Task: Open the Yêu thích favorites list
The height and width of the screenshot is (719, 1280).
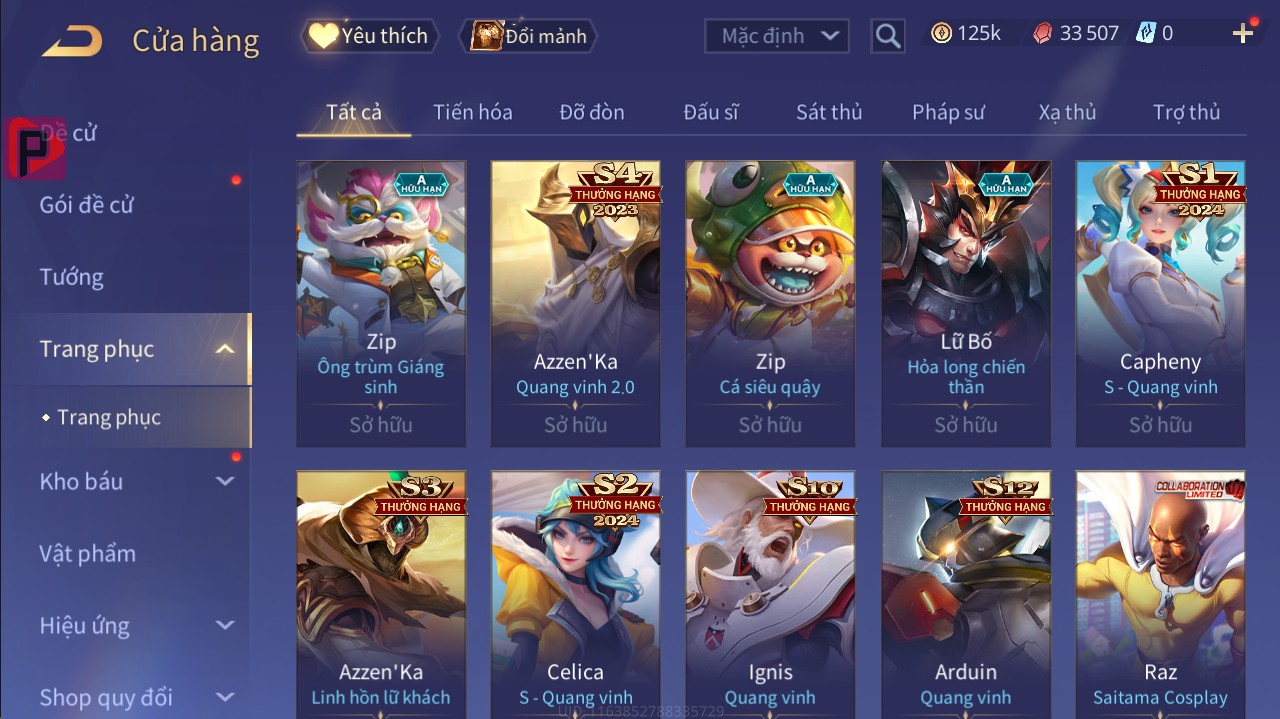Action: pyautogui.click(x=368, y=36)
